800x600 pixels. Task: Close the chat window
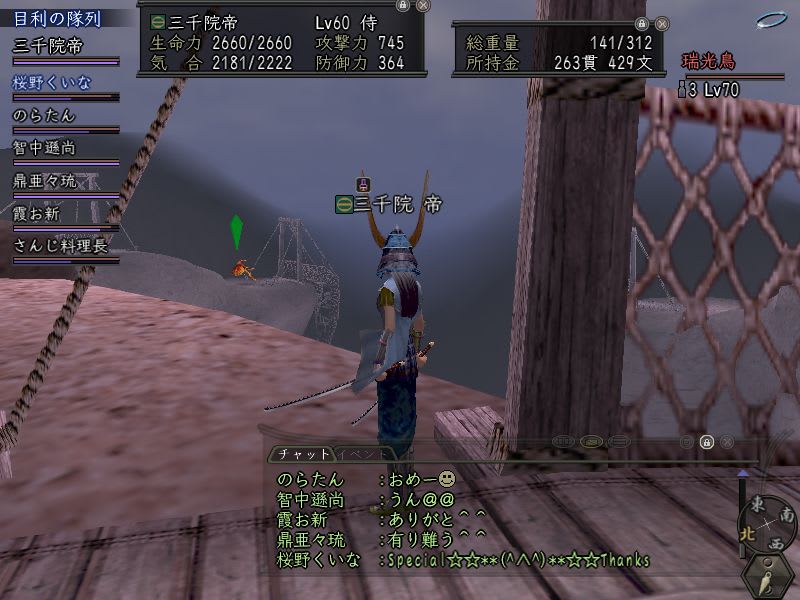pyautogui.click(x=727, y=442)
